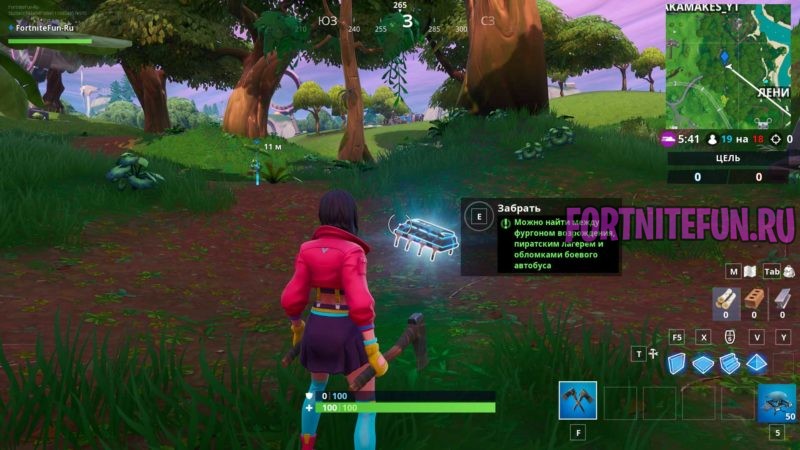Image resolution: width=800 pixels, height=450 pixels.
Task: Open the inventory backpack icon
Action: (790, 271)
